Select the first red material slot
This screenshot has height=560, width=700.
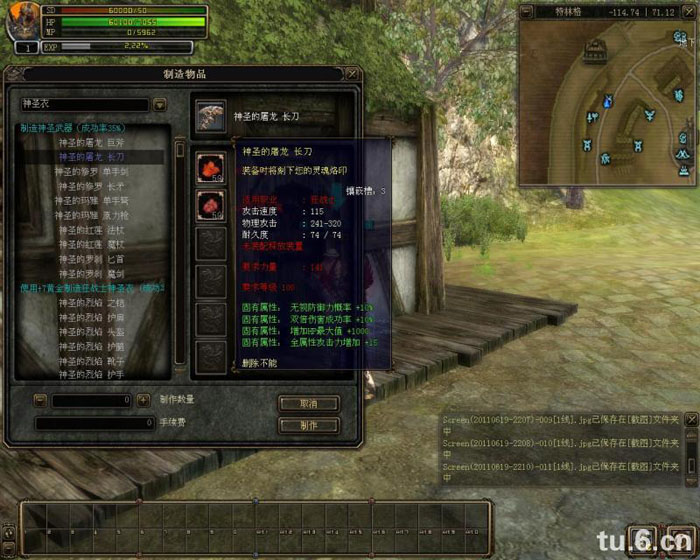click(211, 166)
